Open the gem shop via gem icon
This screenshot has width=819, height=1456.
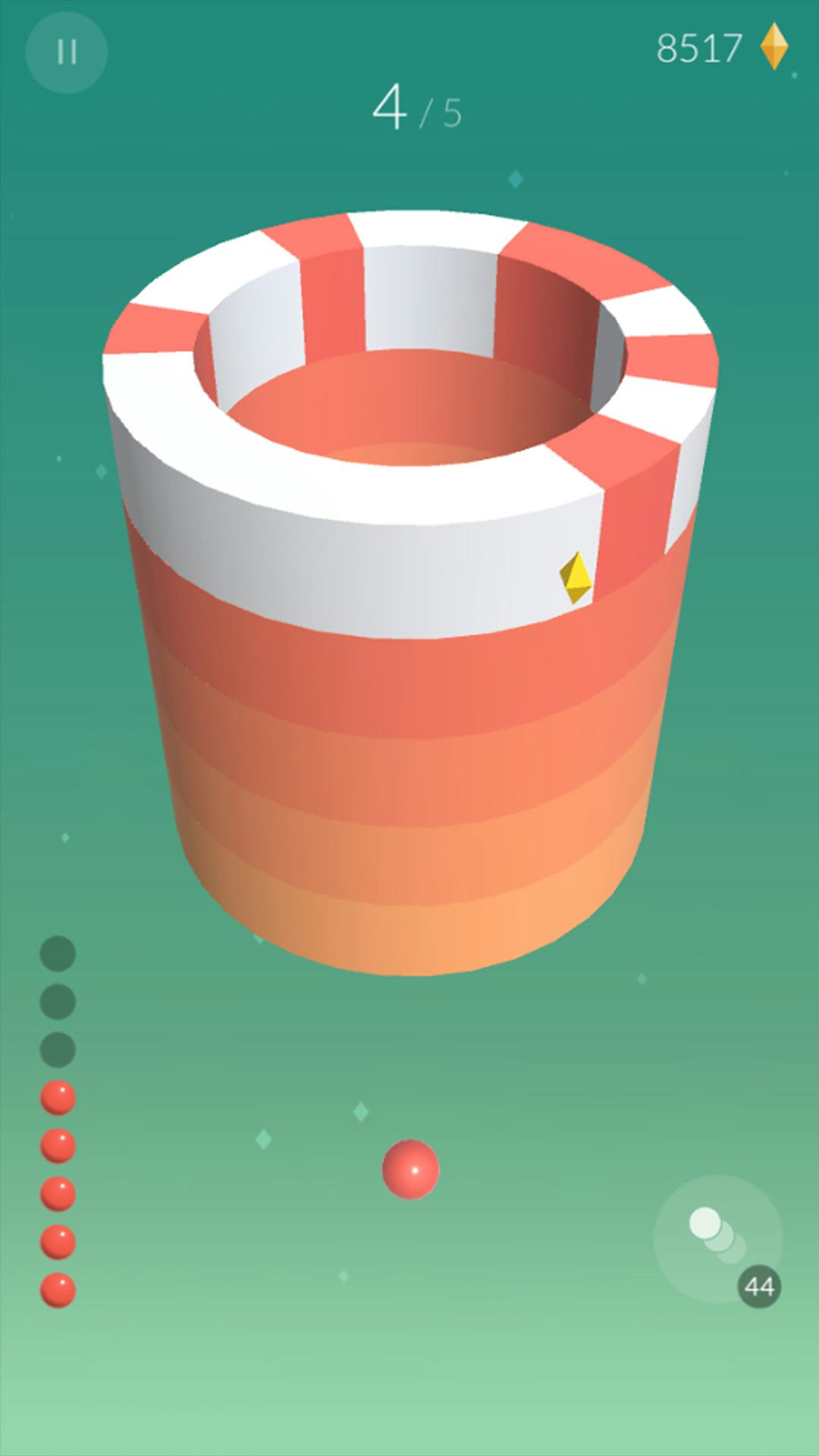click(x=773, y=47)
